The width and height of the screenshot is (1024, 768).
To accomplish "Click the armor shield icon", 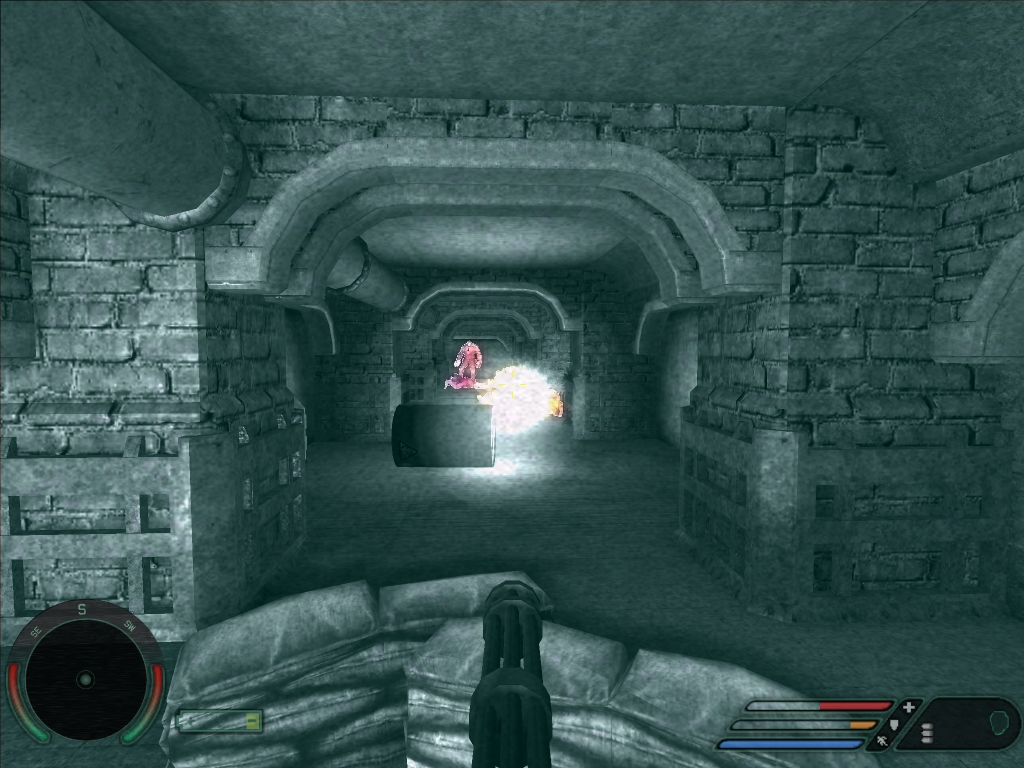I will pyautogui.click(x=893, y=725).
